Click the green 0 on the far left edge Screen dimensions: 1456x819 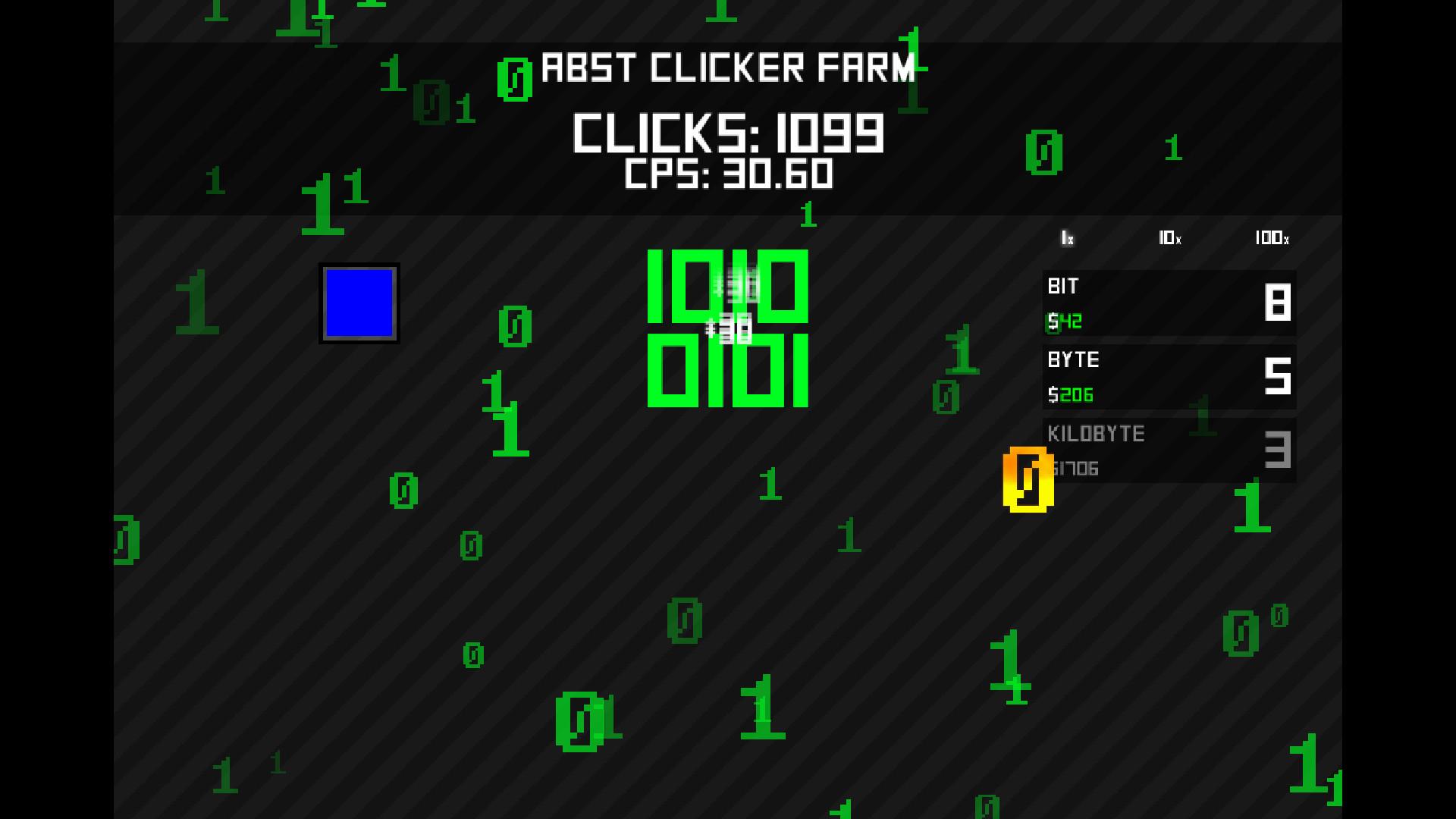[x=125, y=540]
